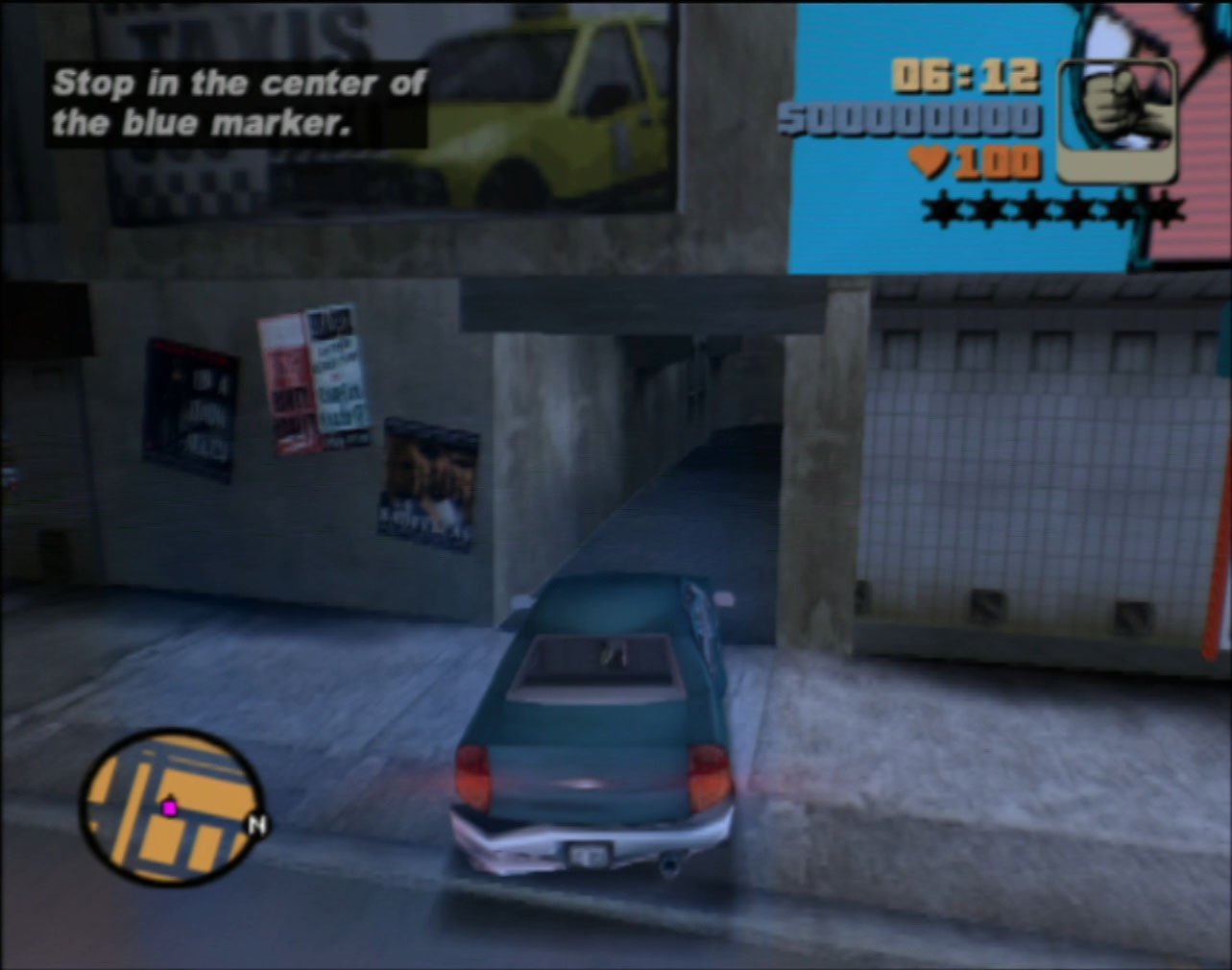Select the fist weapon icon
Screen dimensions: 1232x970
pyautogui.click(x=1117, y=121)
